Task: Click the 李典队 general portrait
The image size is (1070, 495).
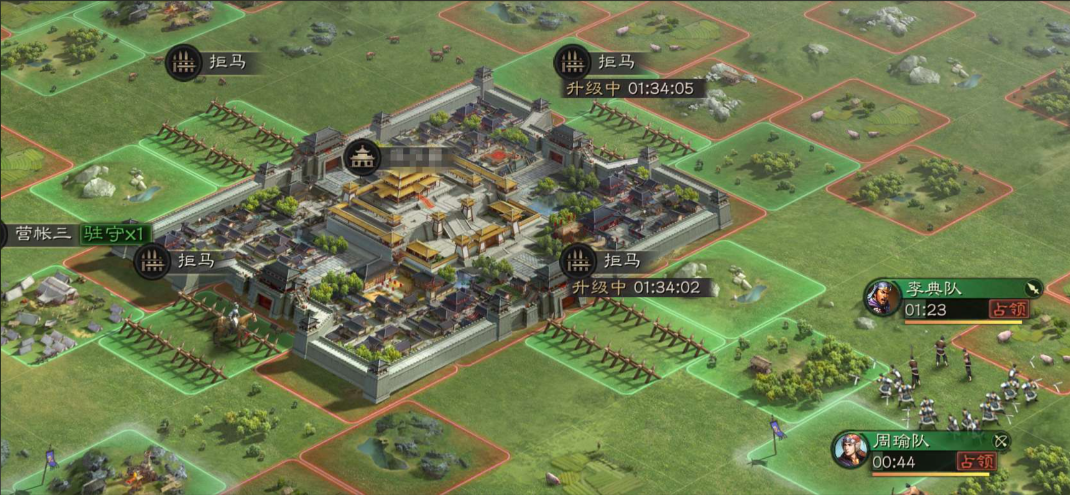Action: pyautogui.click(x=883, y=298)
